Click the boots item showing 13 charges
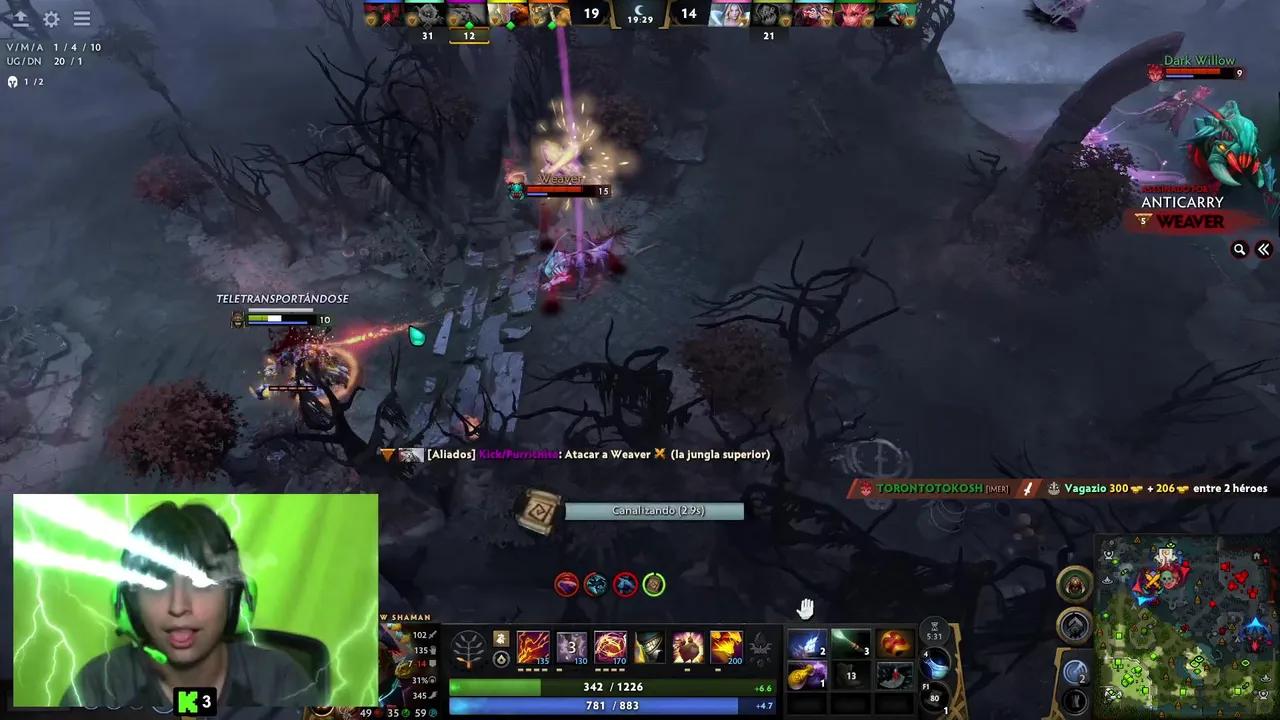 pos(851,676)
